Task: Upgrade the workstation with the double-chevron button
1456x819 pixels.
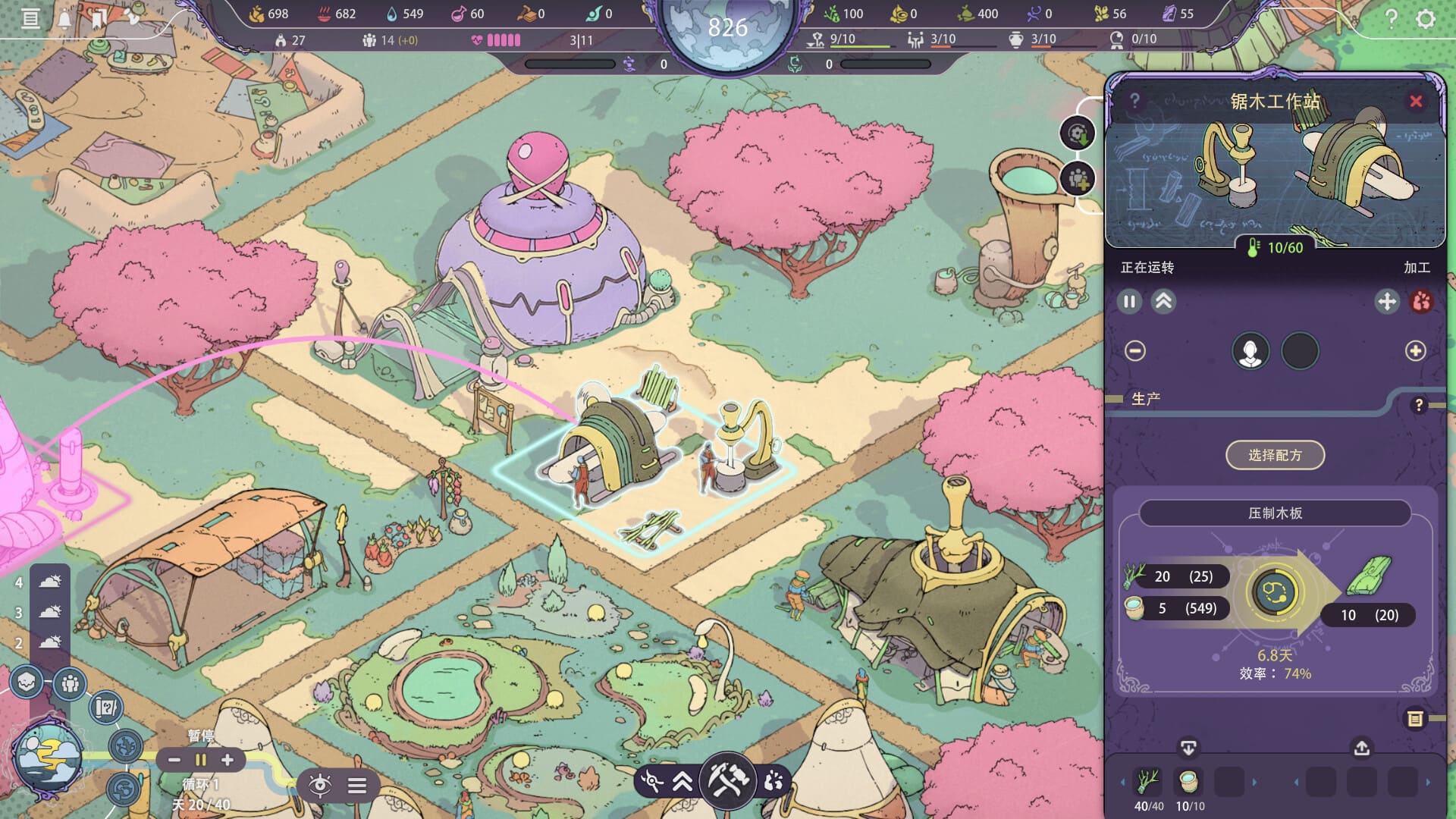Action: (1163, 302)
